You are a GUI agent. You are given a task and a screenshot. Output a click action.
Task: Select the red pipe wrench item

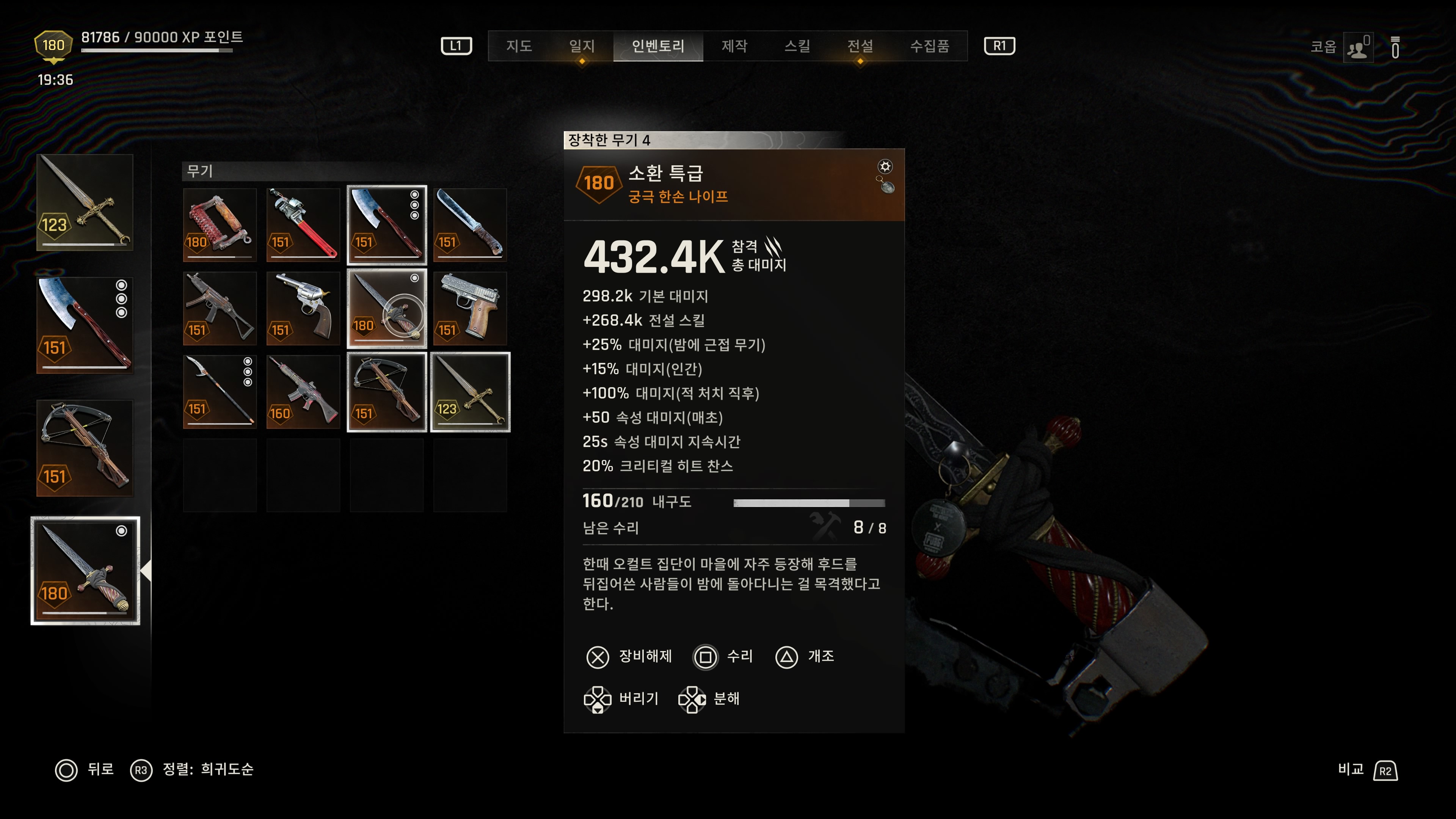pyautogui.click(x=303, y=224)
